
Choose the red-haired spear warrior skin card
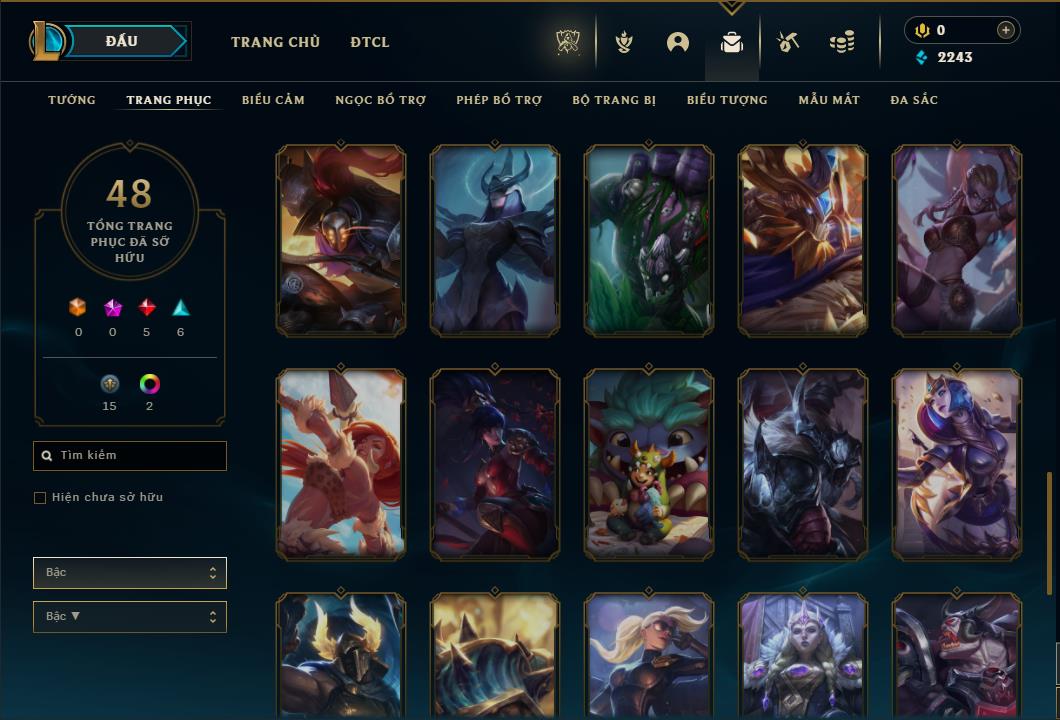[341, 464]
